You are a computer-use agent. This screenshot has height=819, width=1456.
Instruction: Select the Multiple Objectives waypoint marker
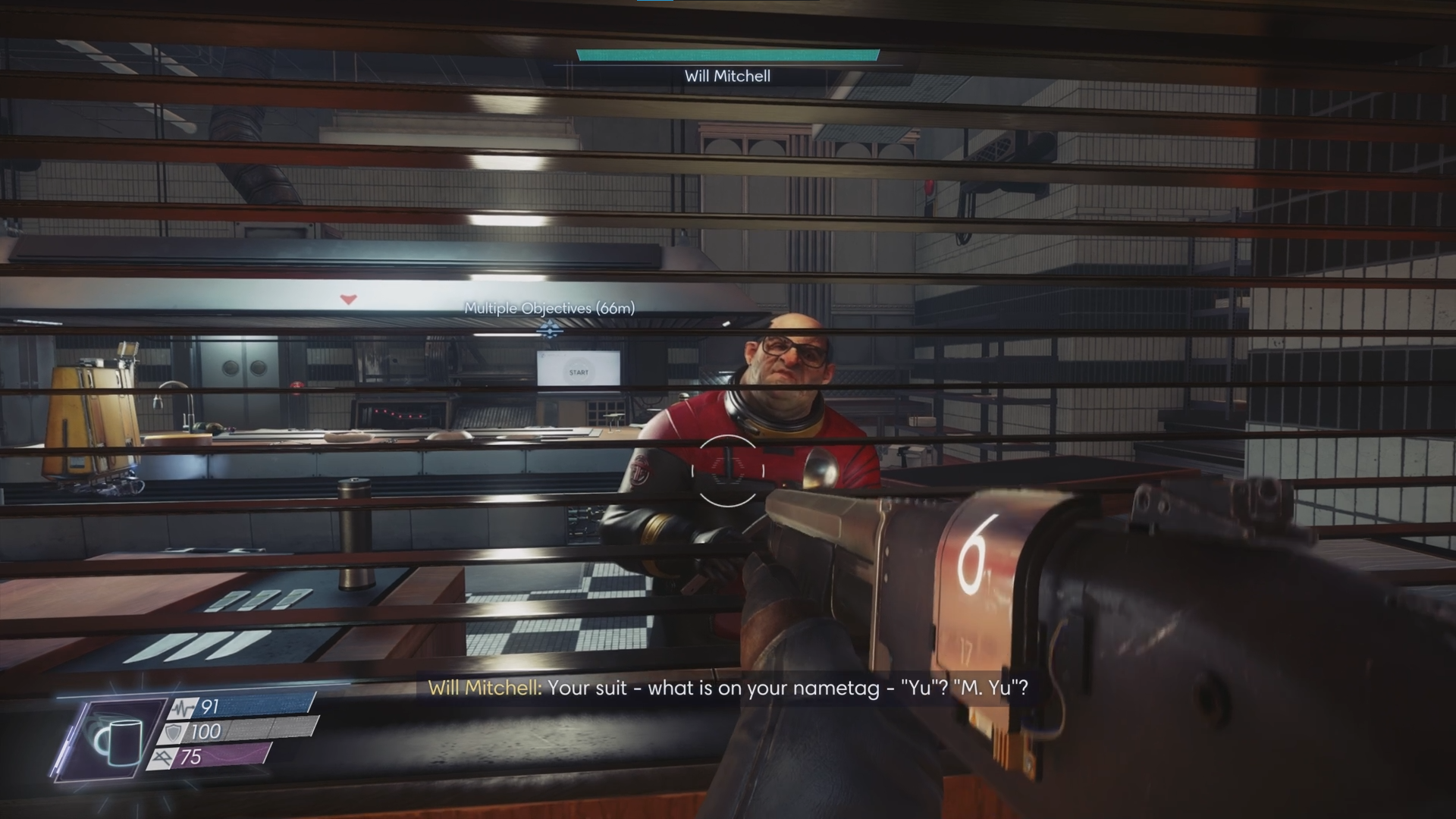coord(549,330)
